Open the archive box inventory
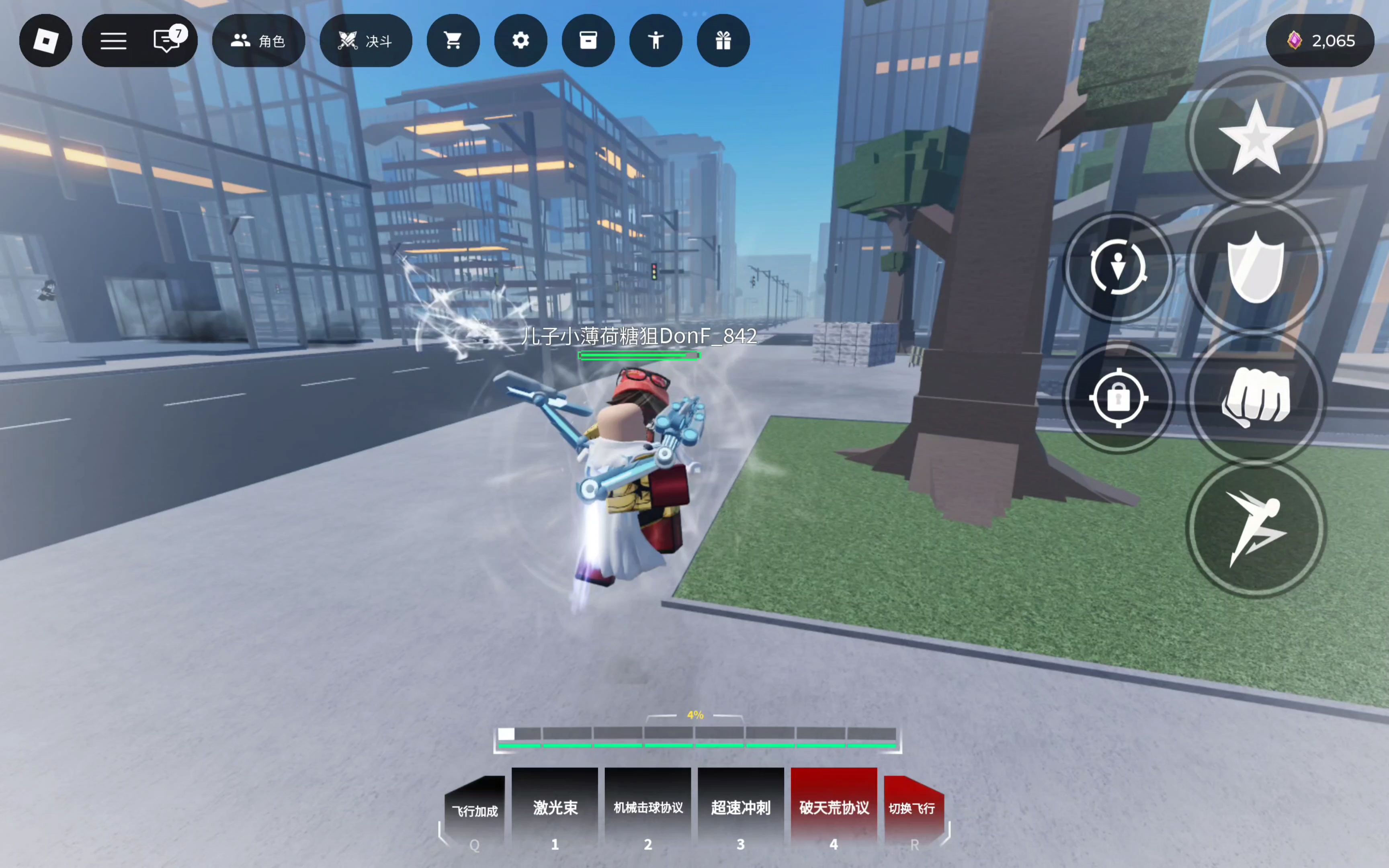 click(588, 41)
